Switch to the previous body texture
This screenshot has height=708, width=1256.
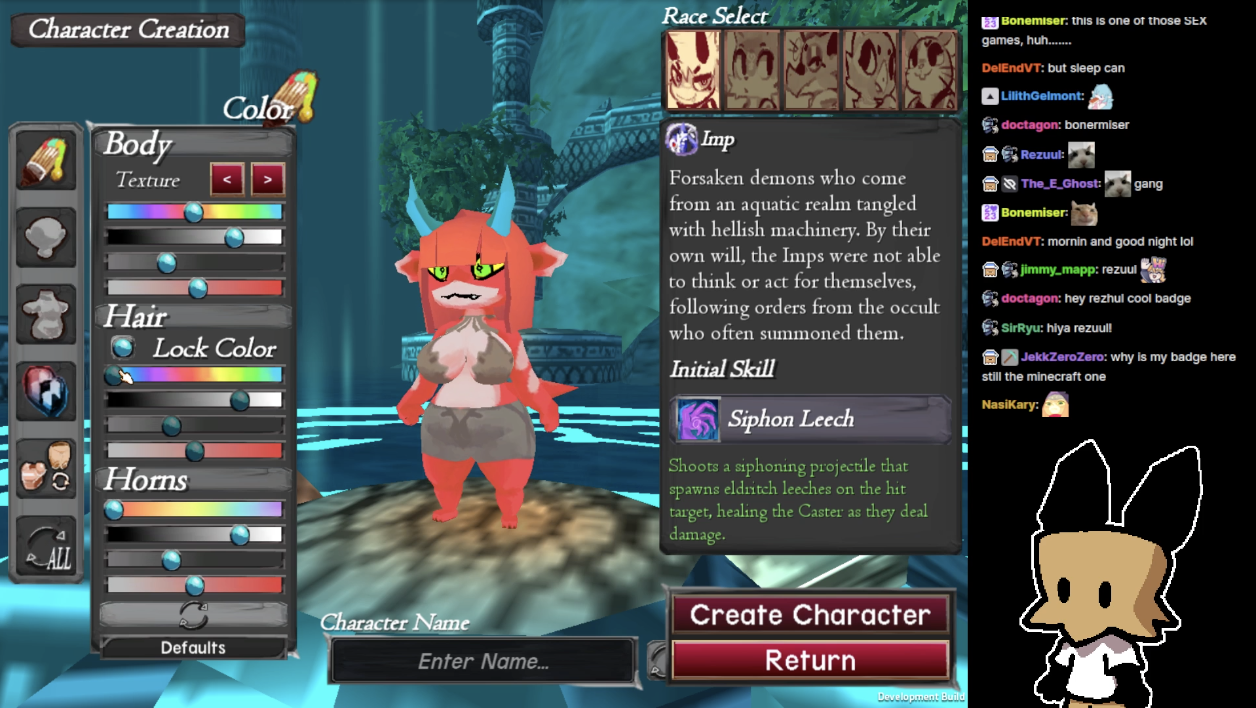coord(227,180)
